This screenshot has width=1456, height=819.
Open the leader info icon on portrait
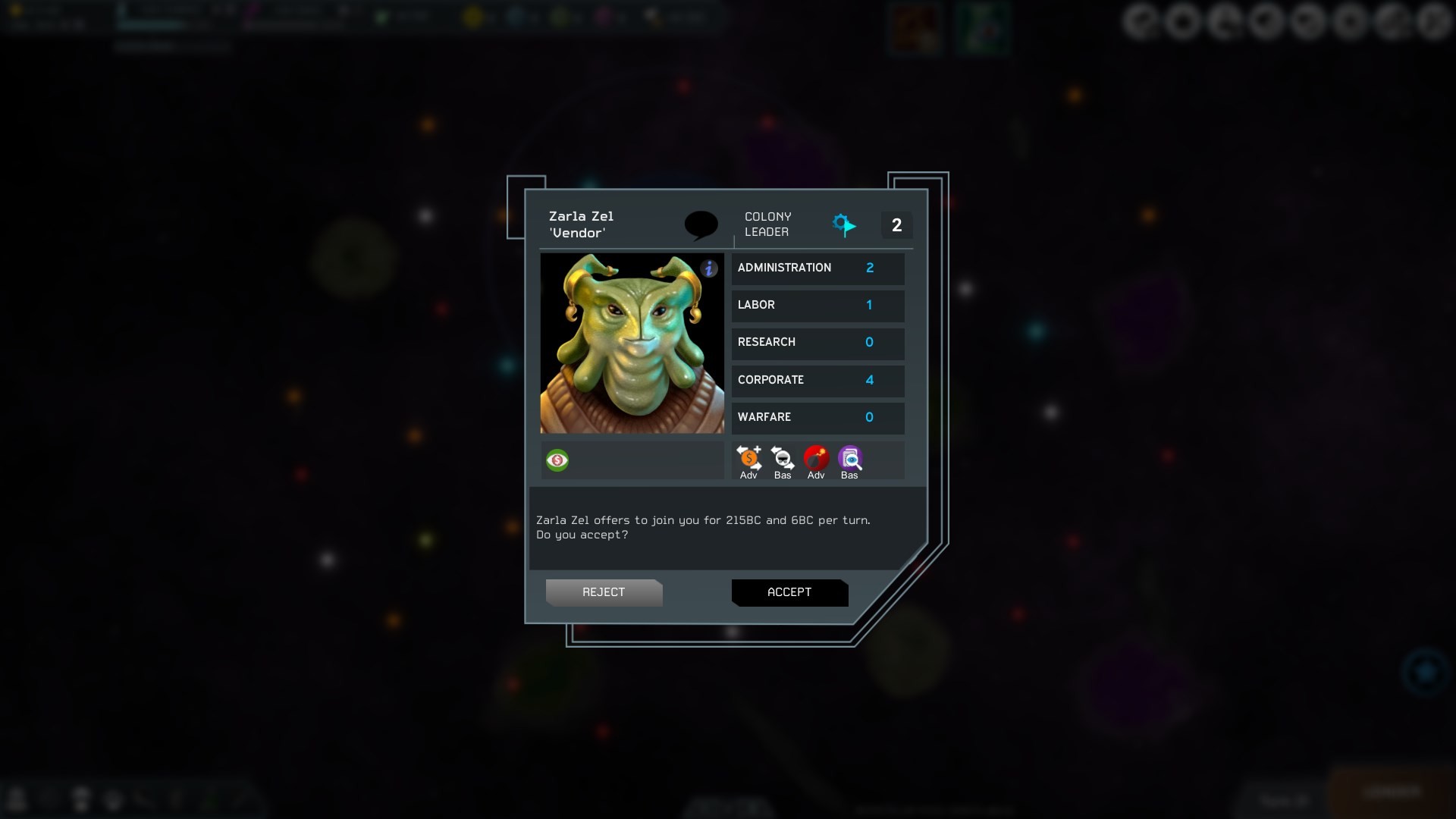point(709,268)
